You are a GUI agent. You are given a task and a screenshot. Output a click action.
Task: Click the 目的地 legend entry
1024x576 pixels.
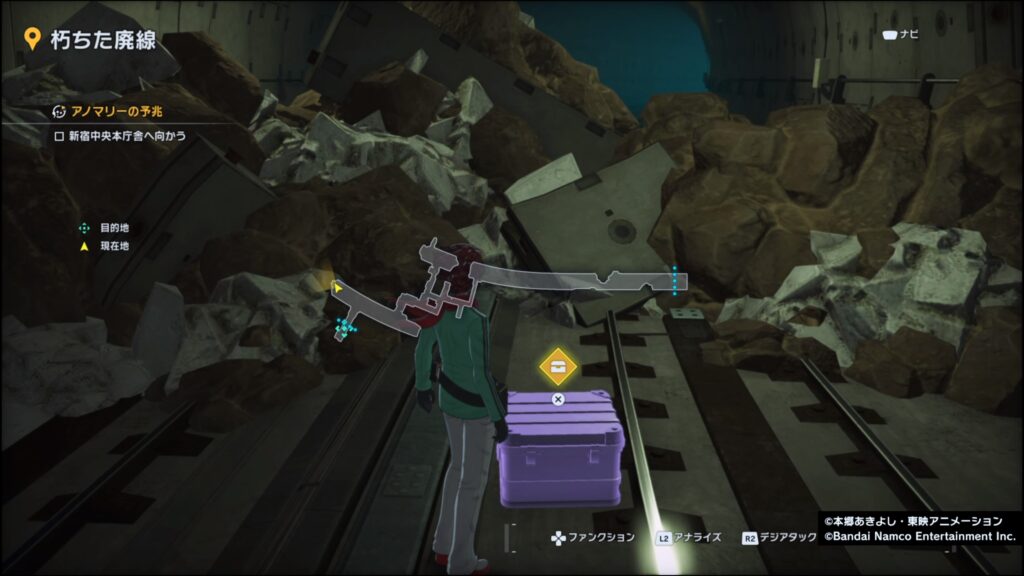point(106,228)
